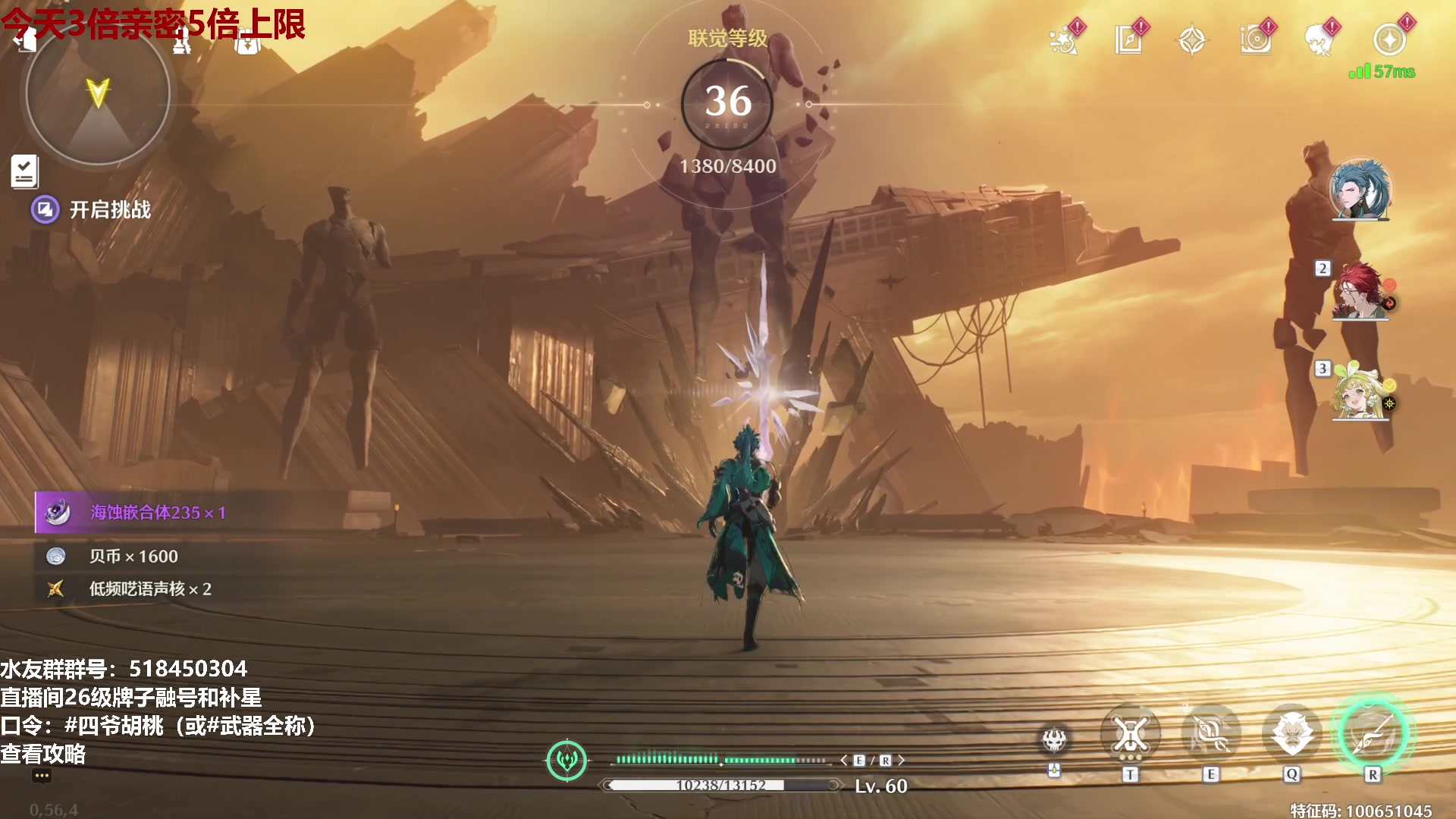The width and height of the screenshot is (1456, 819).
Task: Open the quest checklist icon
Action: click(x=24, y=171)
